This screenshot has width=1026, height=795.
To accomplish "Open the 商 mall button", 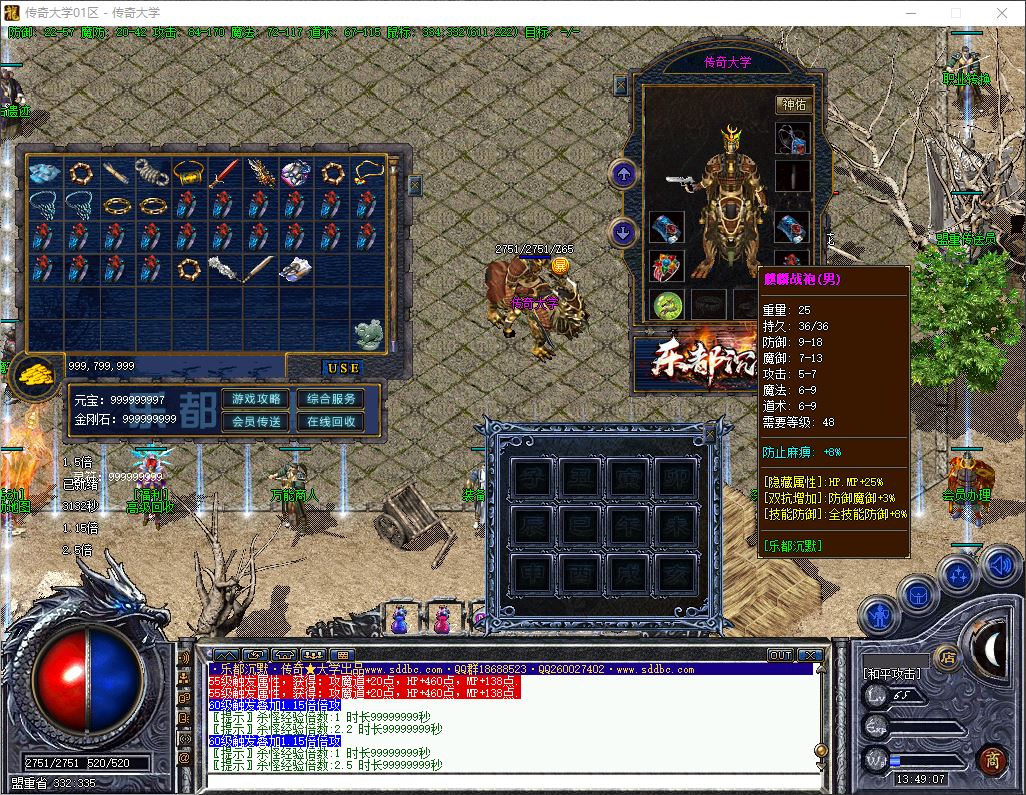I will (x=992, y=759).
